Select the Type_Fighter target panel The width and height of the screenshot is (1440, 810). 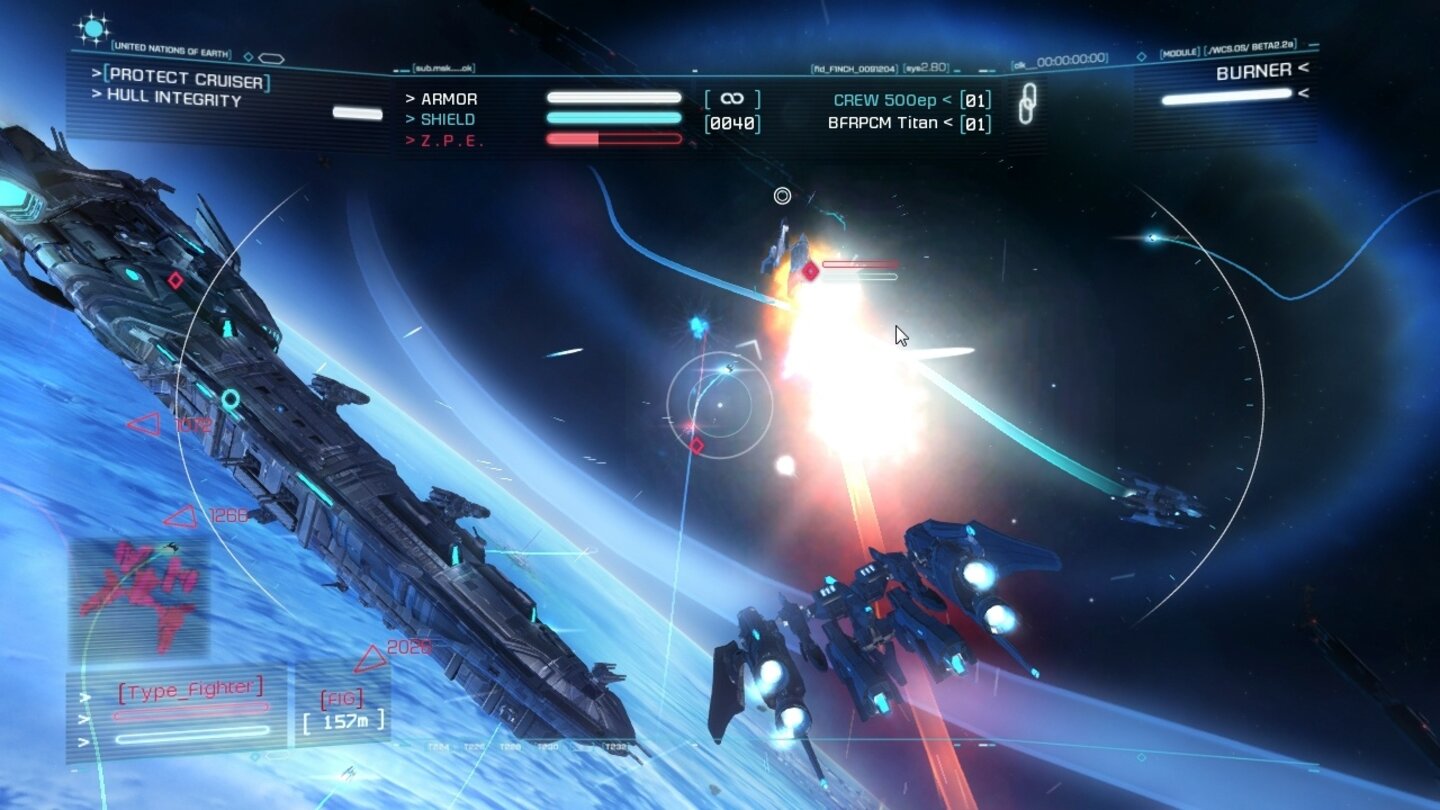click(190, 689)
